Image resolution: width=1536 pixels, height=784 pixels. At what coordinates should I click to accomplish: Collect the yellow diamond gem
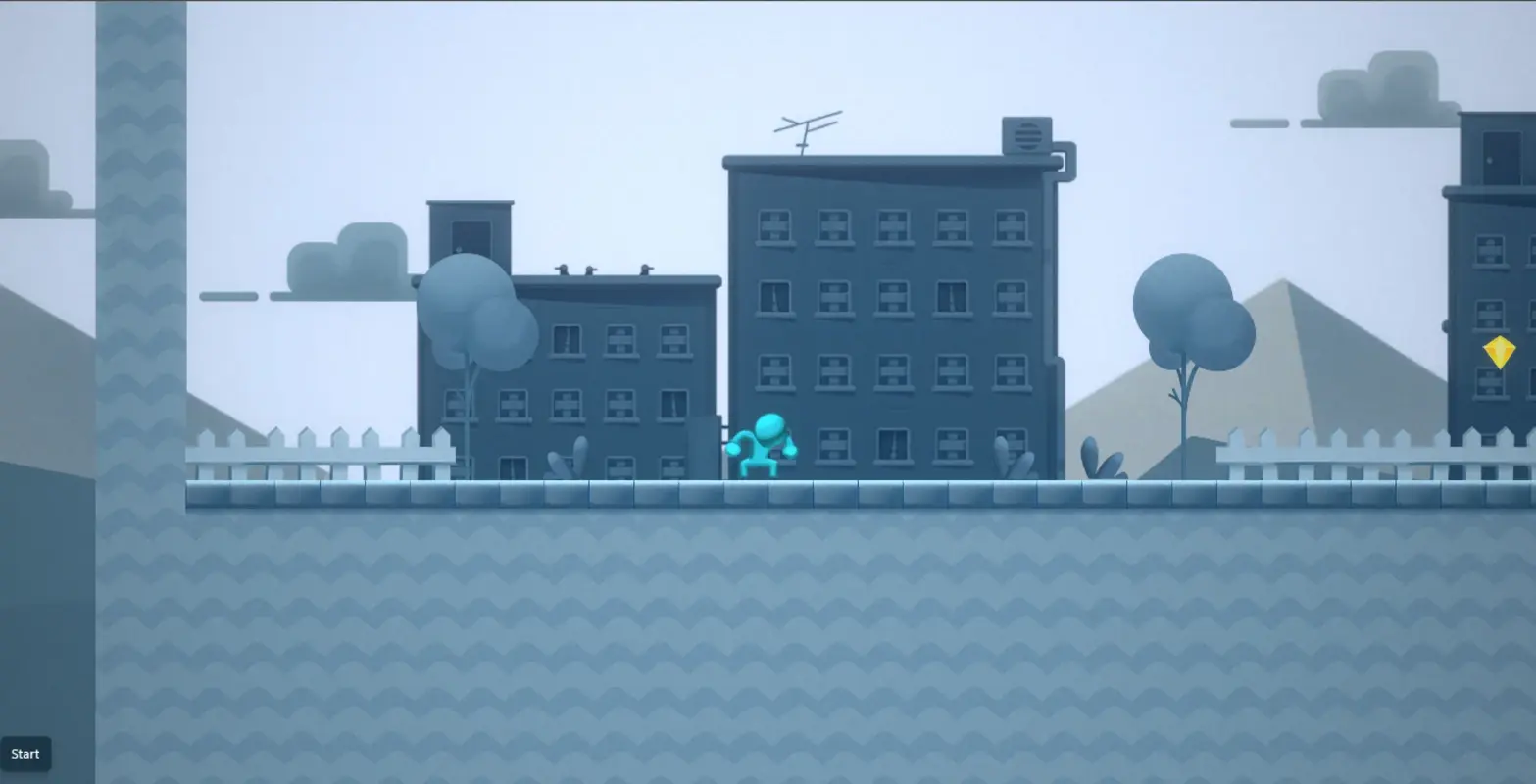(x=1499, y=354)
